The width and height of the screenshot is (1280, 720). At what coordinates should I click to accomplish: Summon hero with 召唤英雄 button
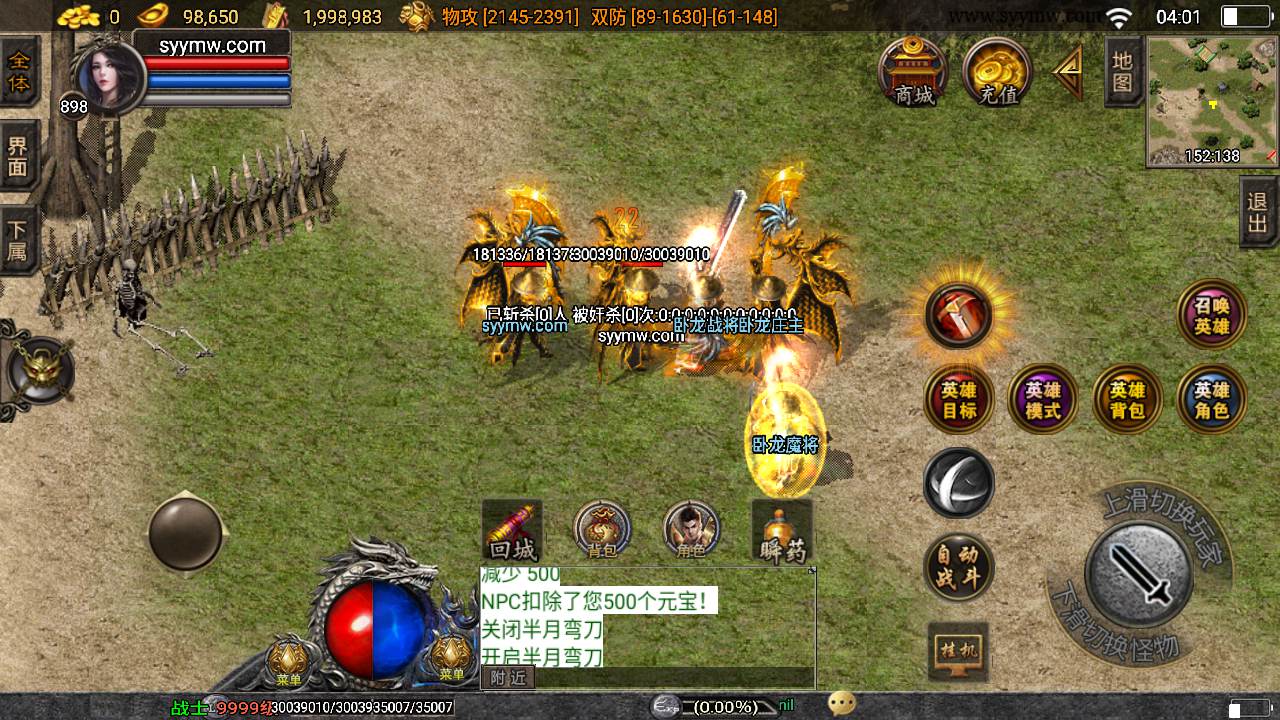(1212, 314)
